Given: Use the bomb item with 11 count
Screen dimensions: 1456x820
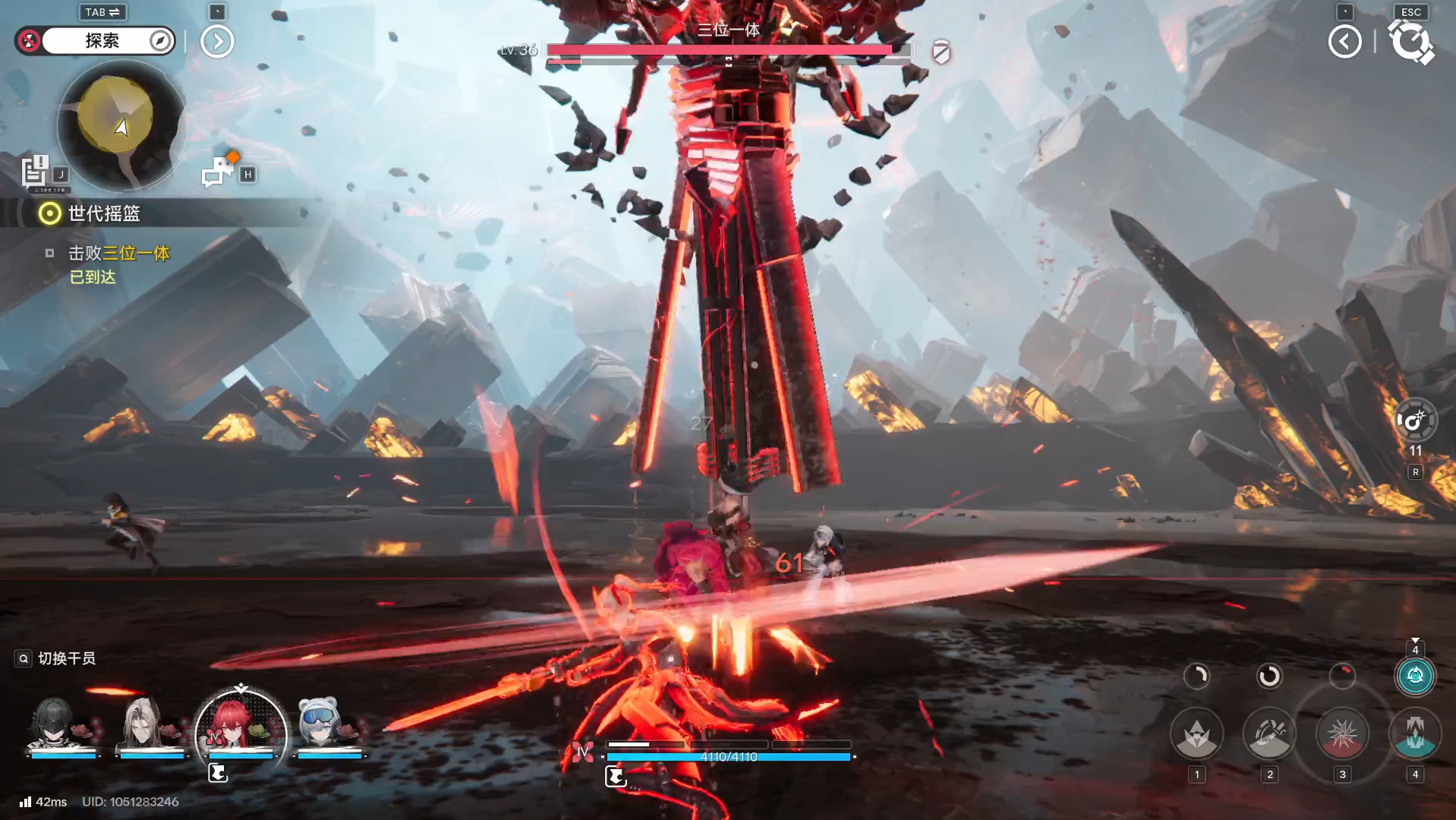Looking at the screenshot, I should 1415,421.
